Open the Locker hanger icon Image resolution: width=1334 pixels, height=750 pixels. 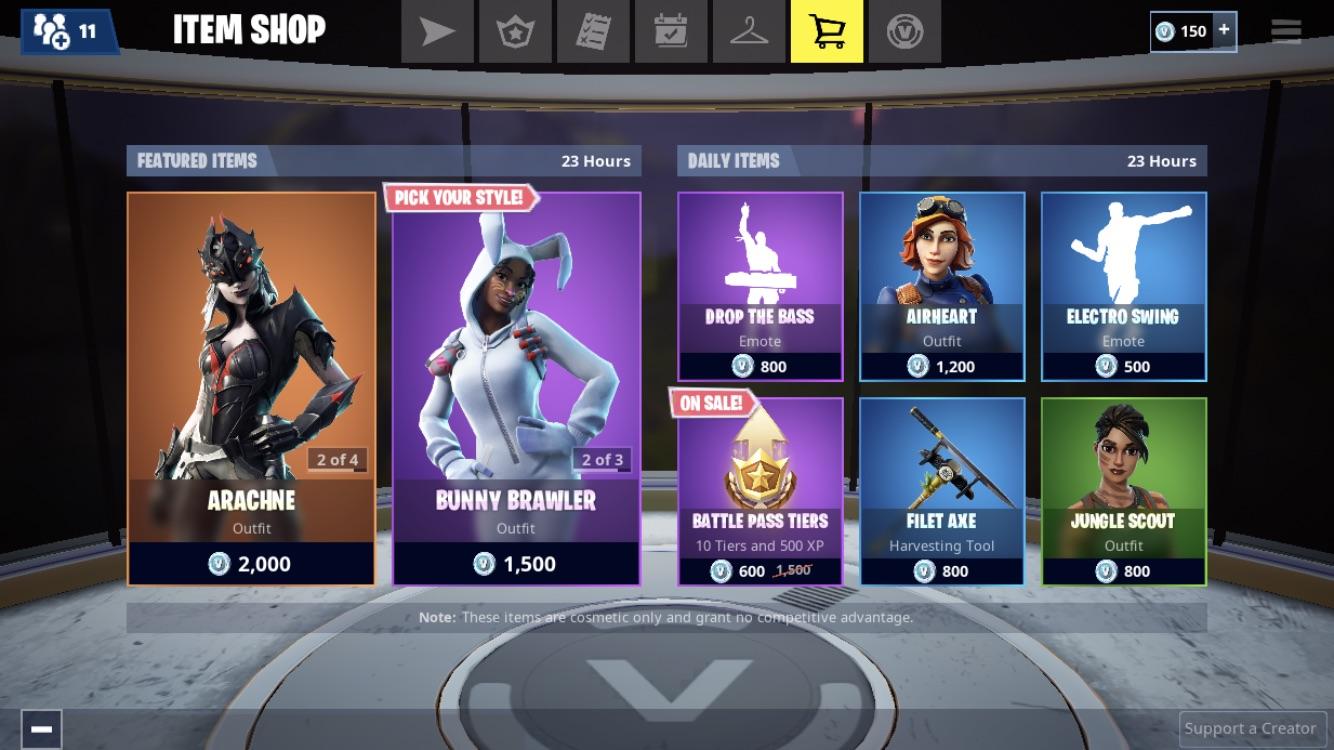tap(748, 30)
